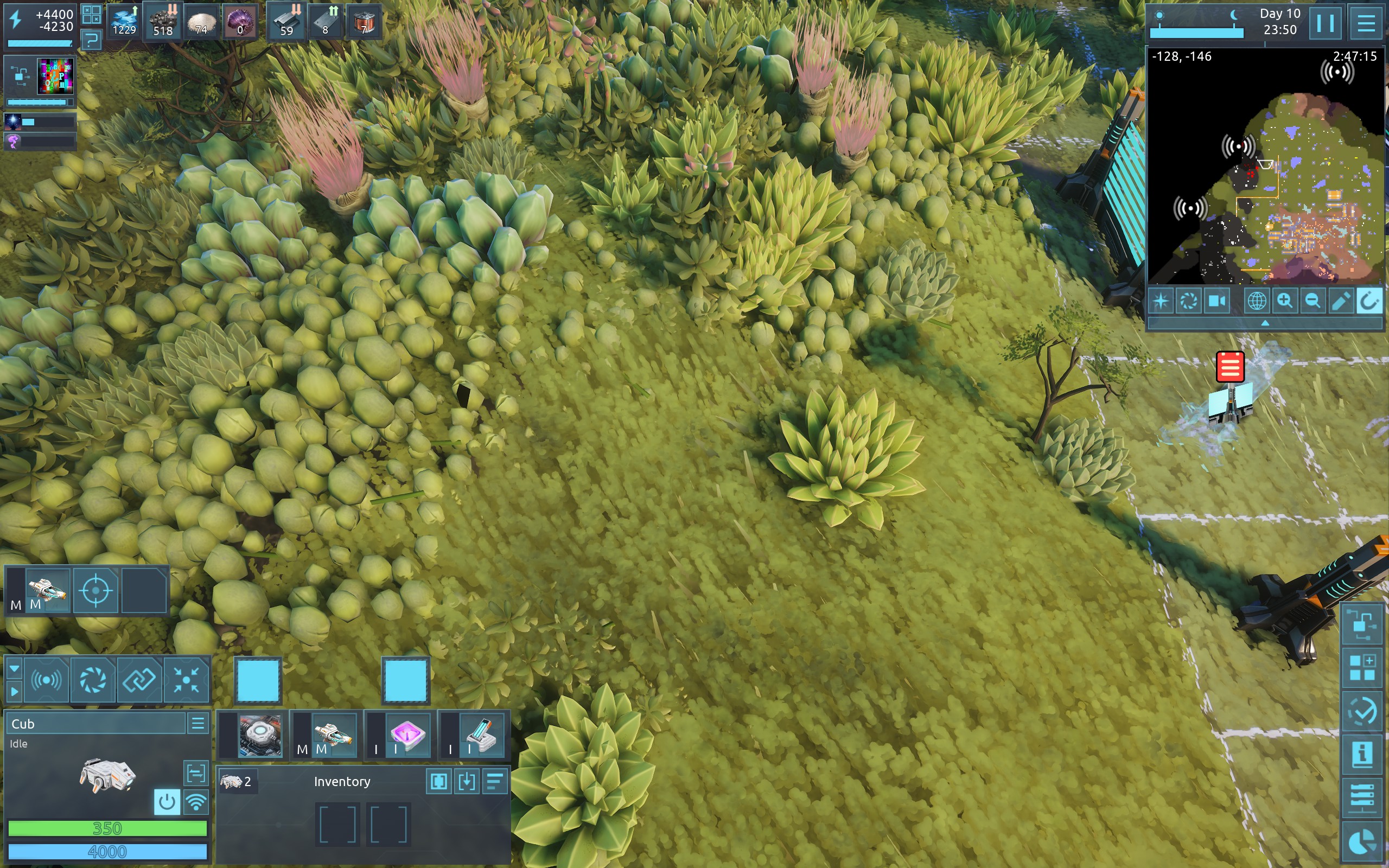Click the inventory sort button
The width and height of the screenshot is (1389, 868).
coord(495,781)
